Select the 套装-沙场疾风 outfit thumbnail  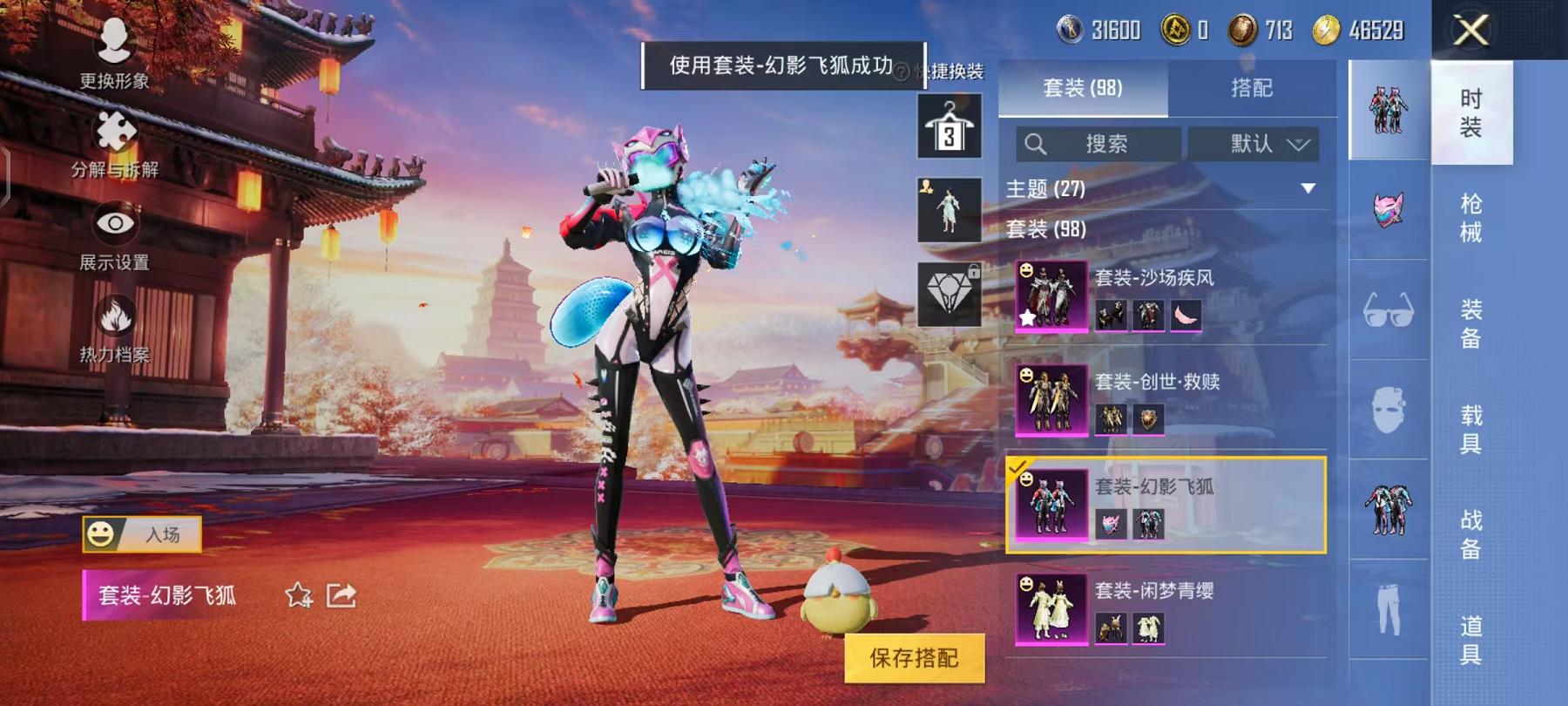point(1051,295)
